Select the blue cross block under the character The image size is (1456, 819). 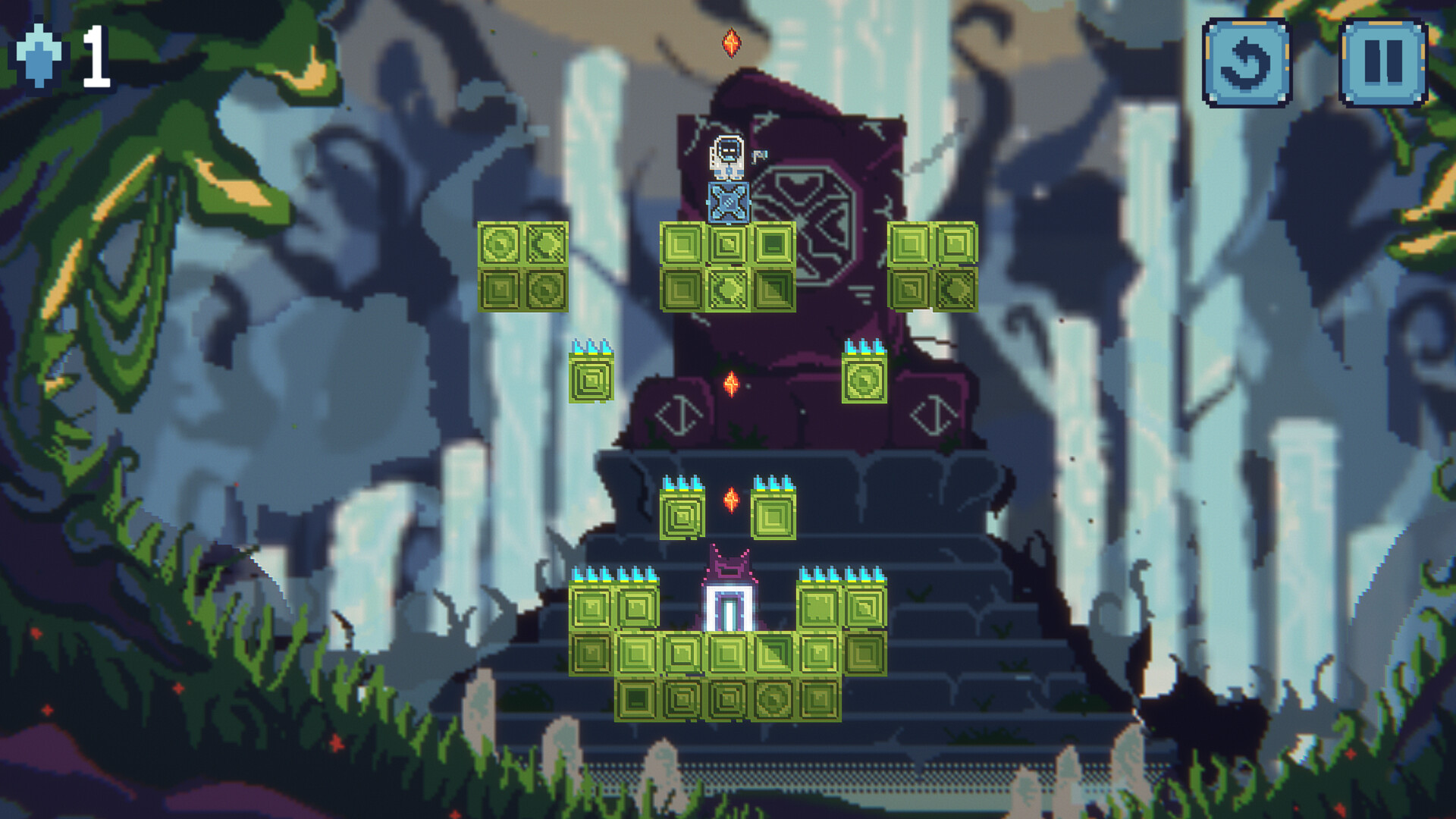[x=728, y=203]
